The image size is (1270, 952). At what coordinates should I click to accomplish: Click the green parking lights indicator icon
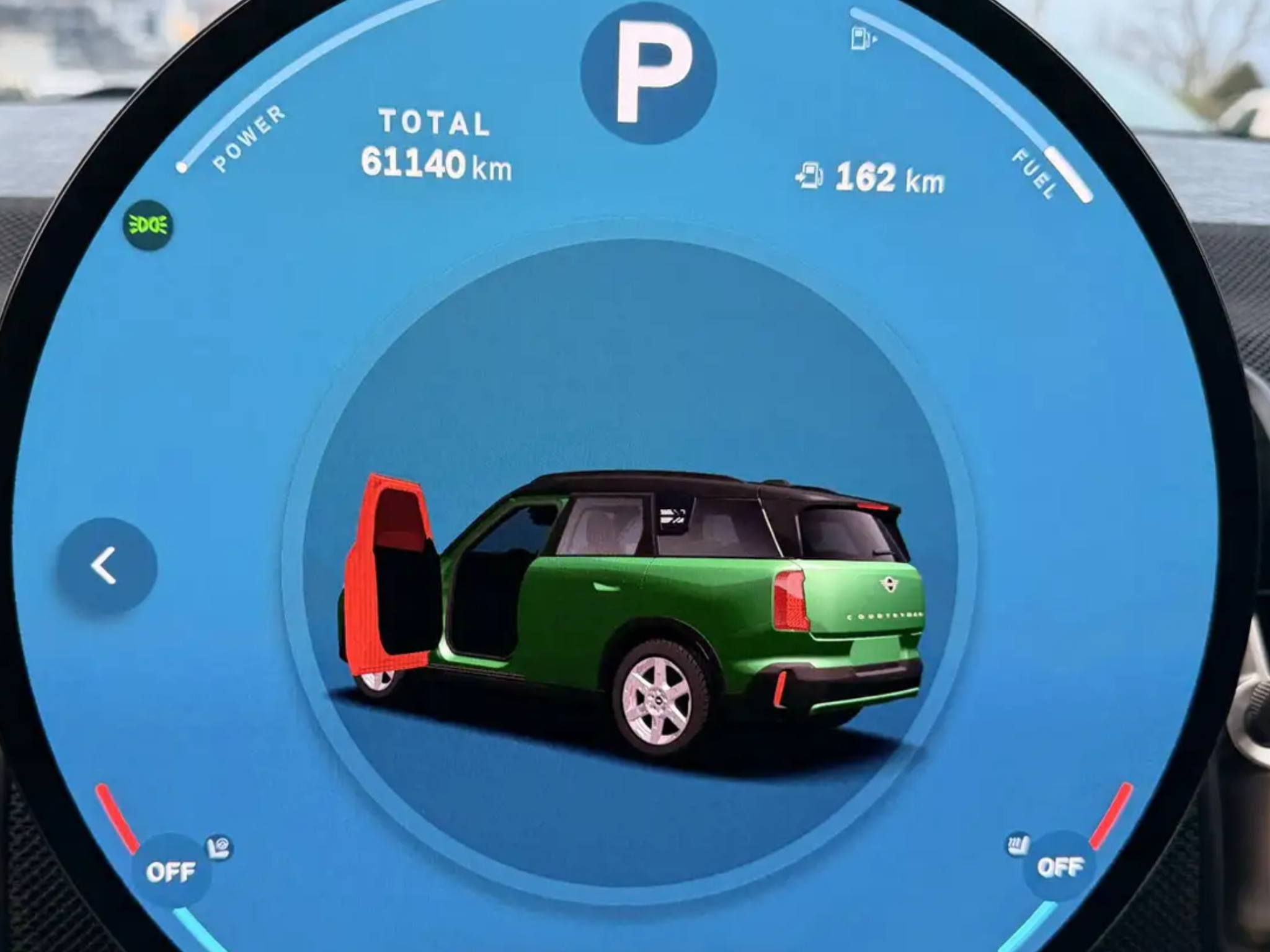pos(148,225)
